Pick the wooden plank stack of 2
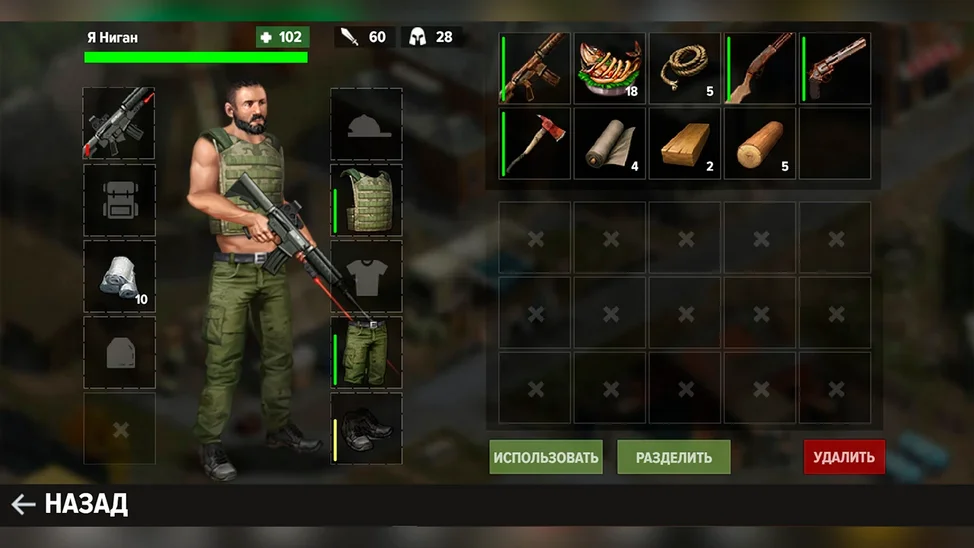The image size is (974, 548). 685,144
